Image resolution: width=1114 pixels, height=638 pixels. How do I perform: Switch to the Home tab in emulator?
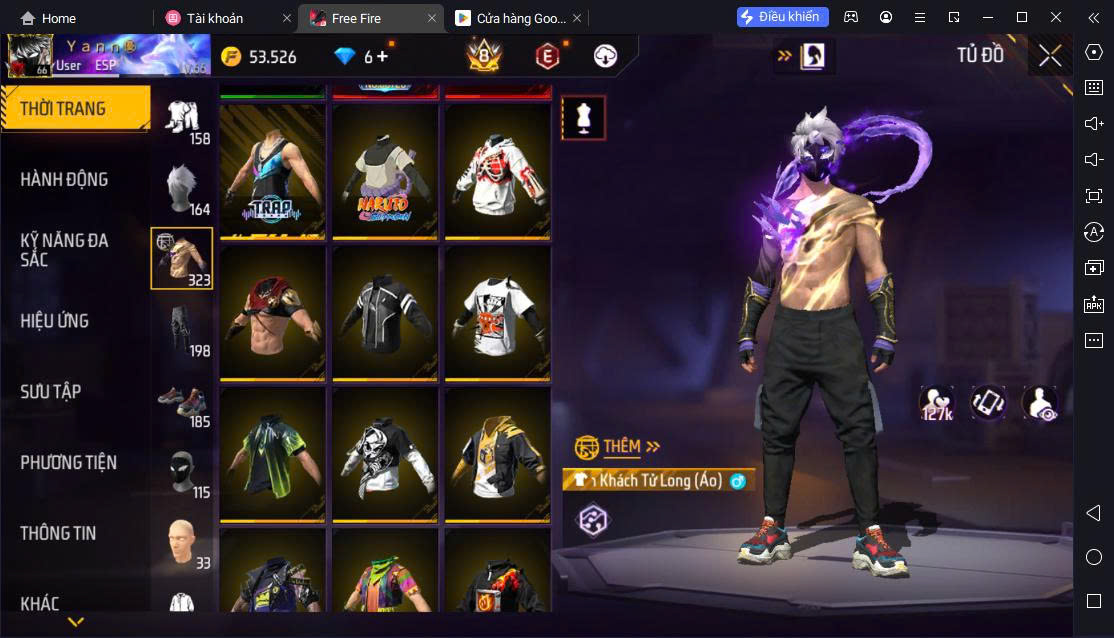coord(48,18)
